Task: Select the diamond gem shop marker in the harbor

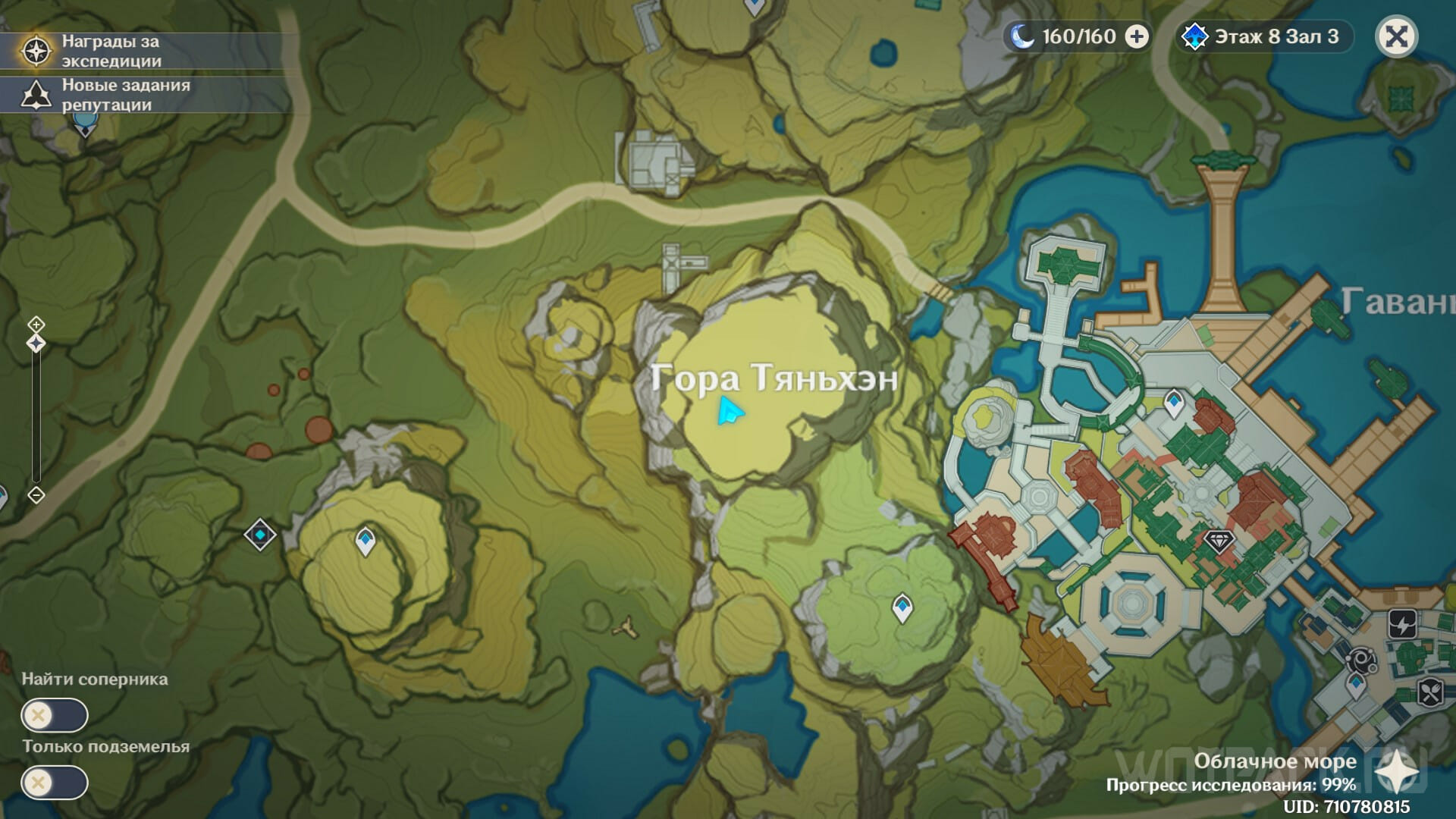Action: [x=1219, y=541]
